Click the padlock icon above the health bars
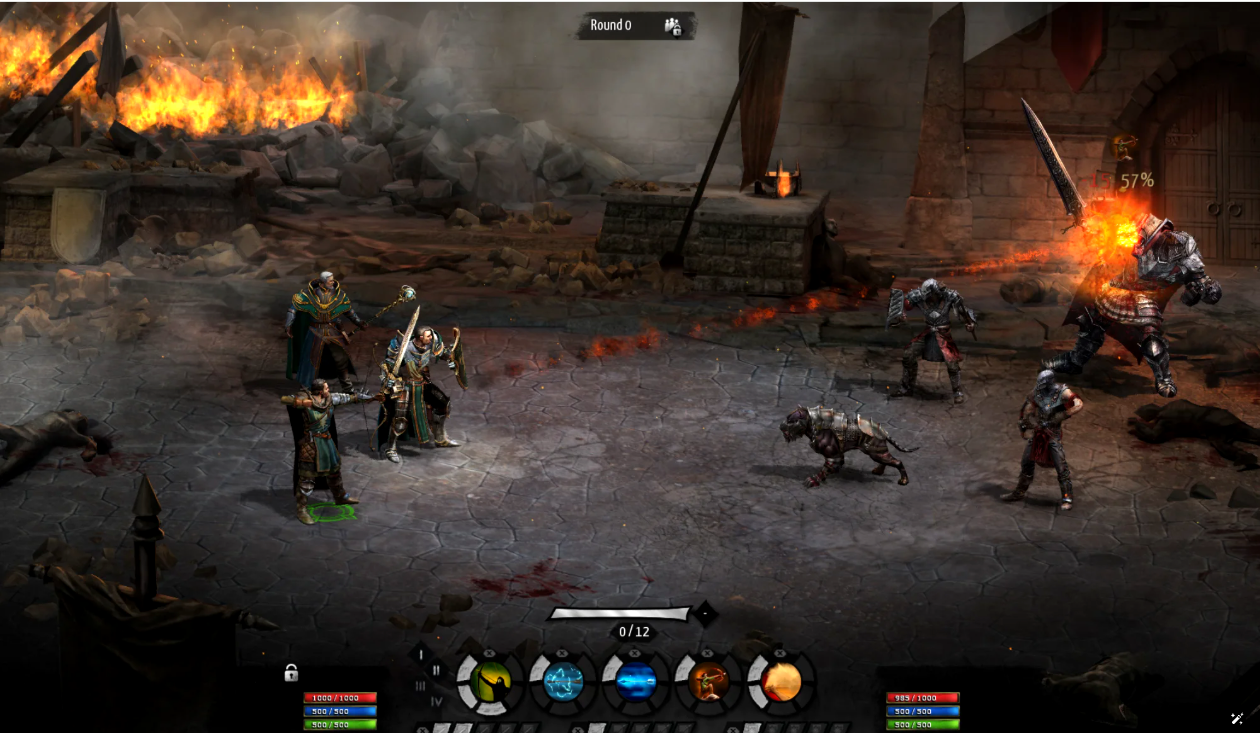 coord(291,673)
